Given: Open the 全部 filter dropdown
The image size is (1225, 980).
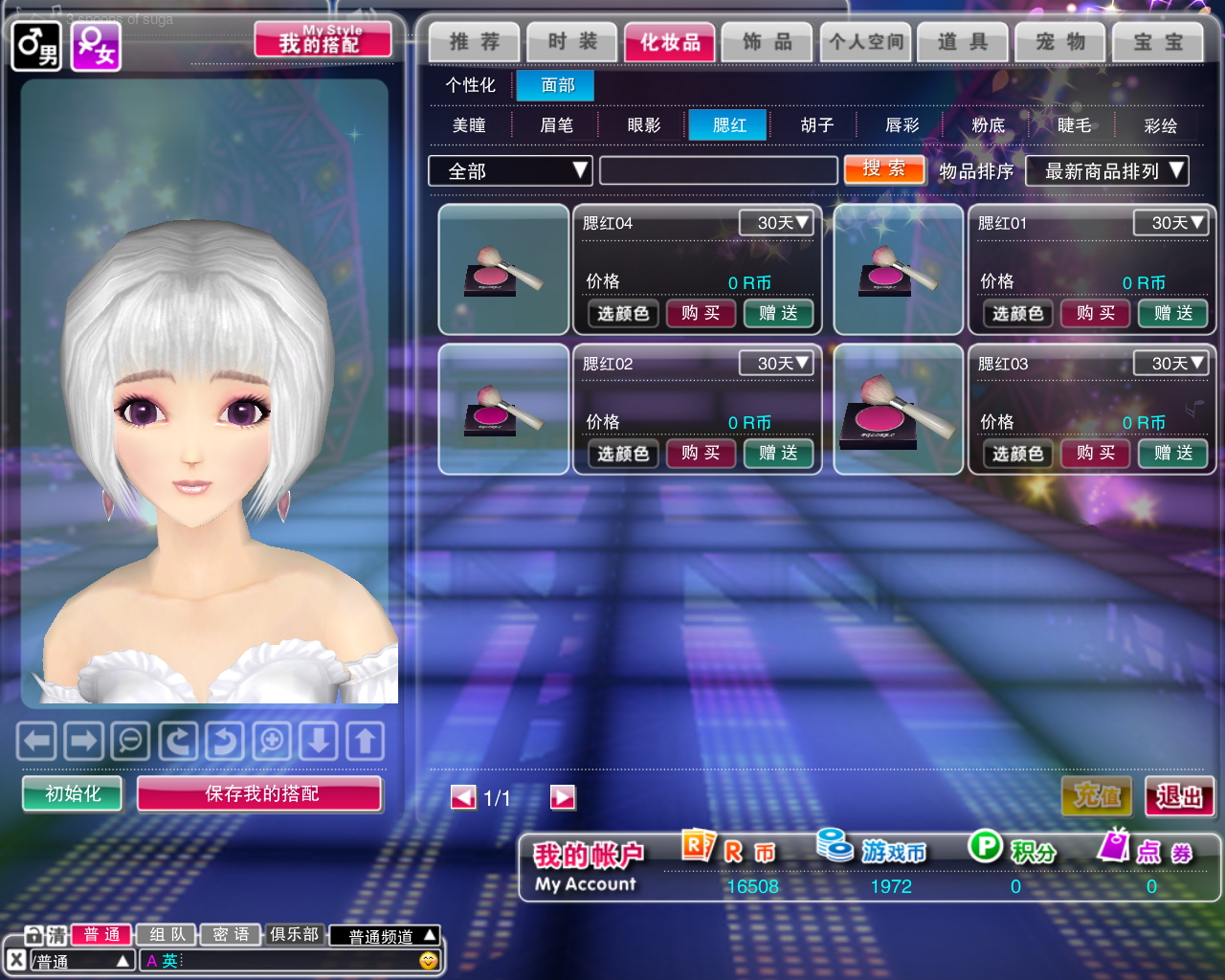Looking at the screenshot, I should (510, 171).
